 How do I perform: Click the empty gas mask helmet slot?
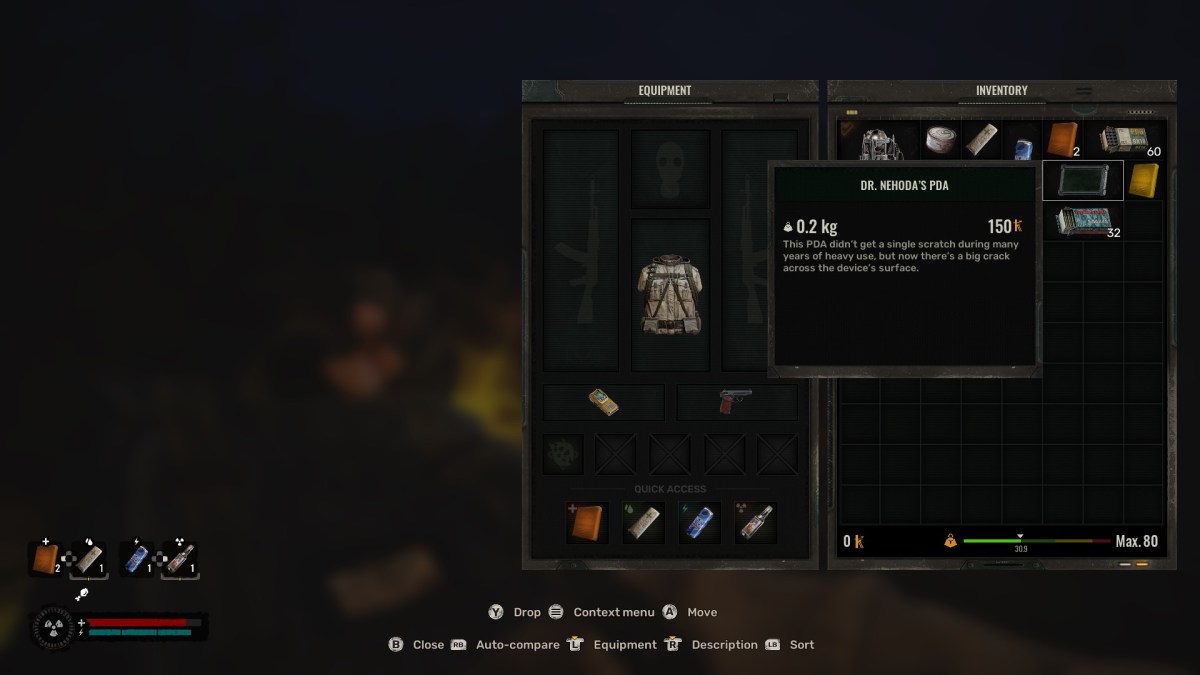tap(670, 168)
